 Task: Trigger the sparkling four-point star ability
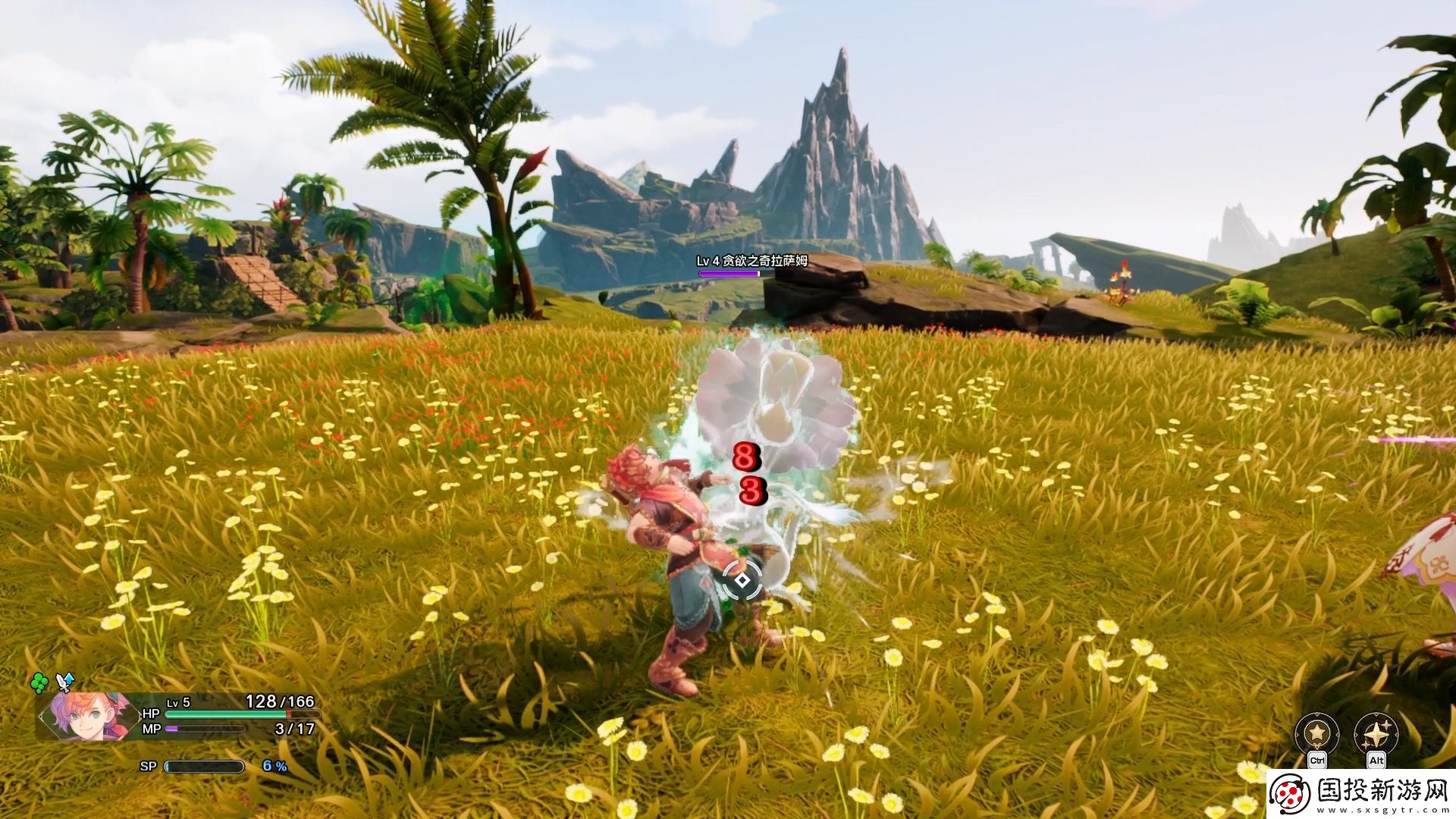[1376, 733]
